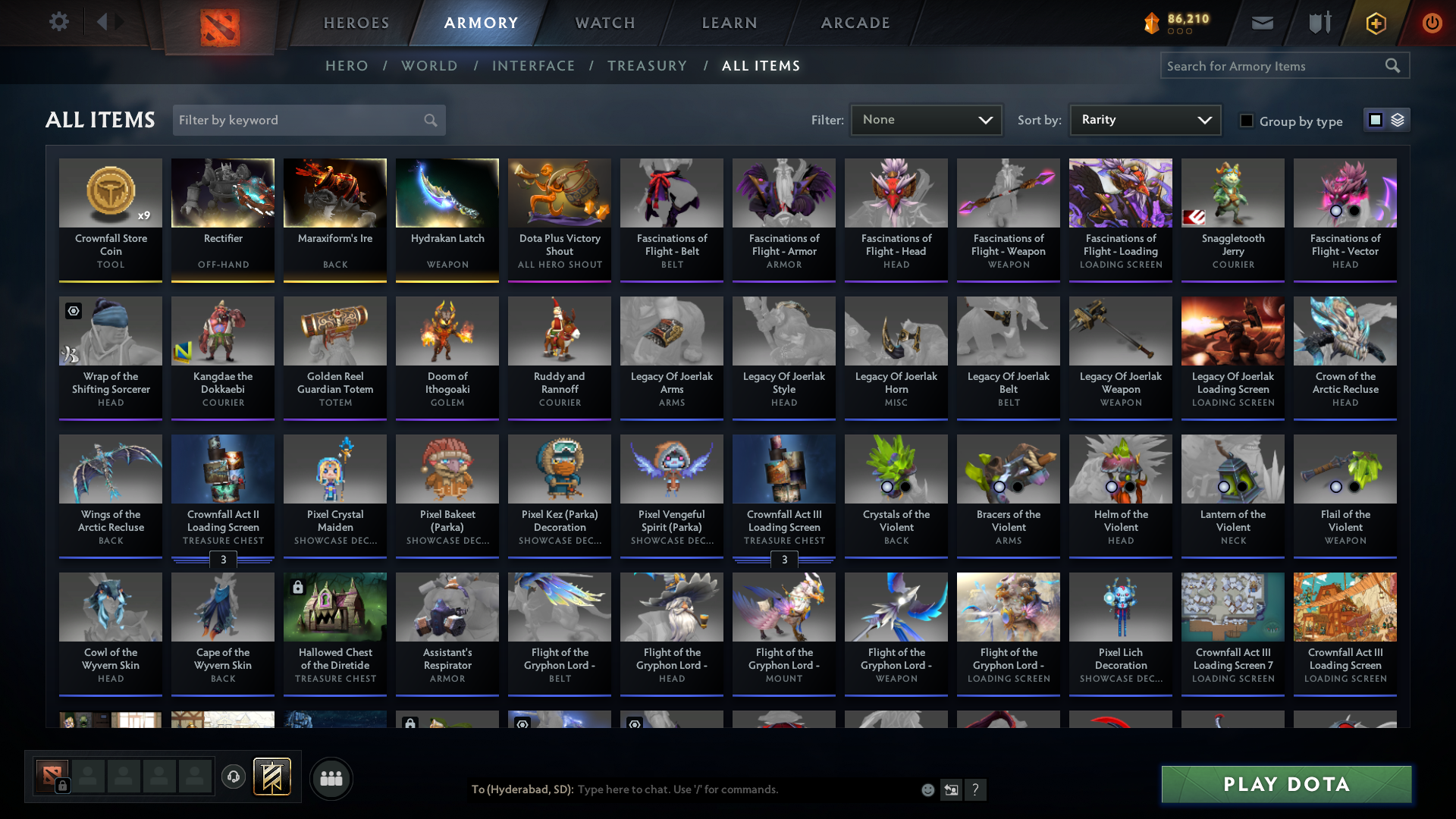The width and height of the screenshot is (1456, 819).
Task: Open the settings gear icon
Action: point(59,22)
